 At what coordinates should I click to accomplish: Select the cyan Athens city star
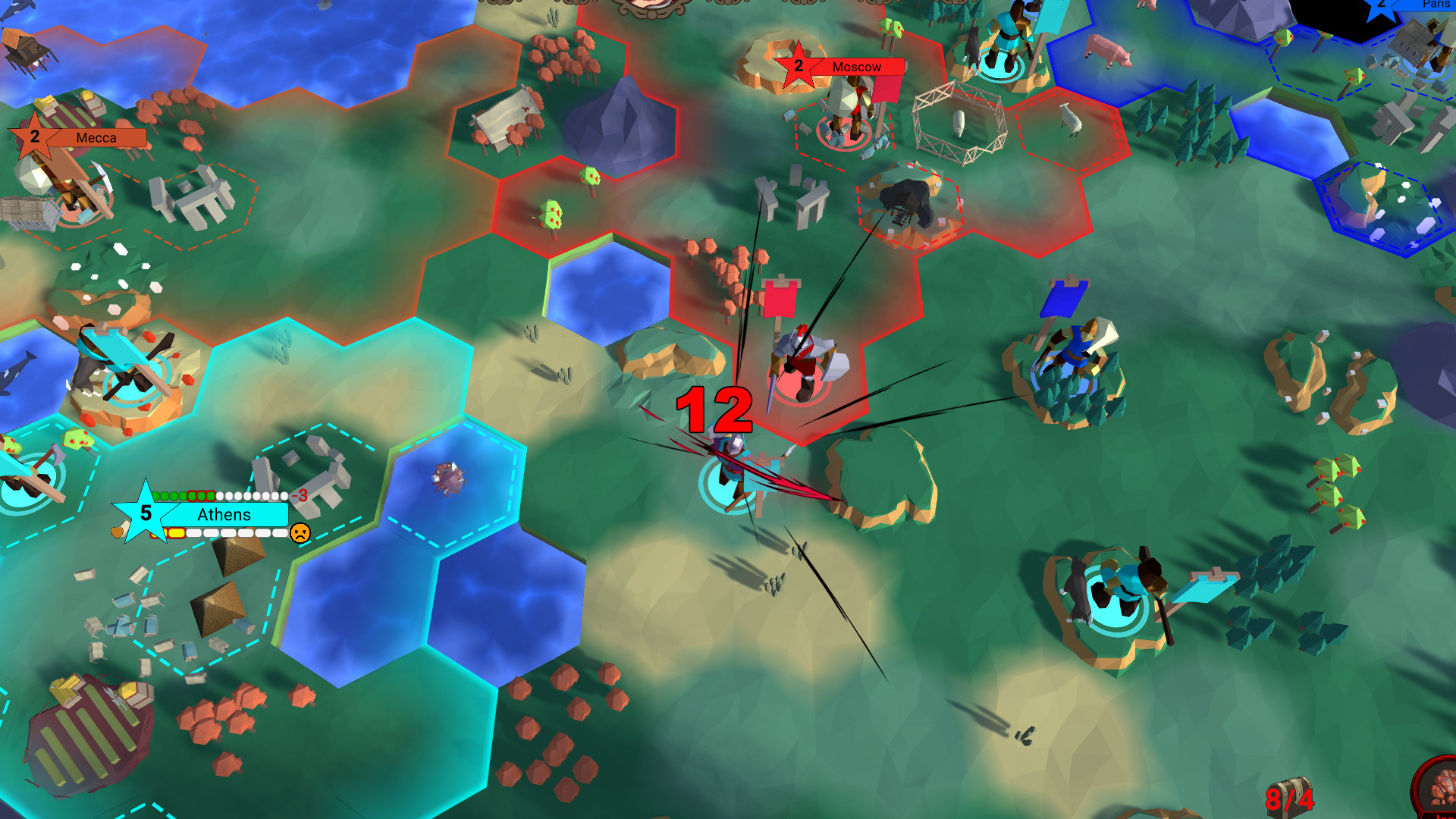click(x=146, y=510)
